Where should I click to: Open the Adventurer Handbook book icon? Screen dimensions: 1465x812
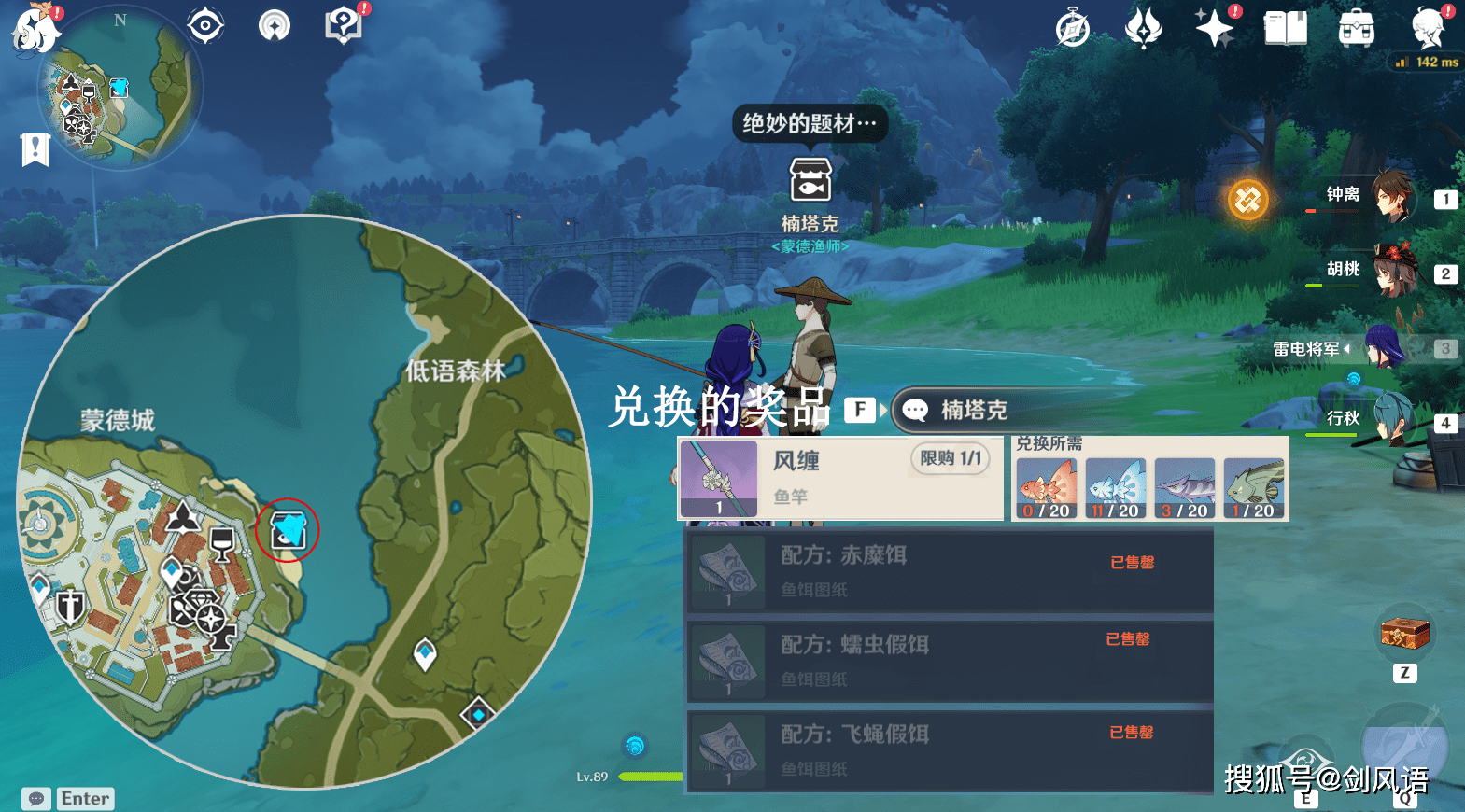1285,28
